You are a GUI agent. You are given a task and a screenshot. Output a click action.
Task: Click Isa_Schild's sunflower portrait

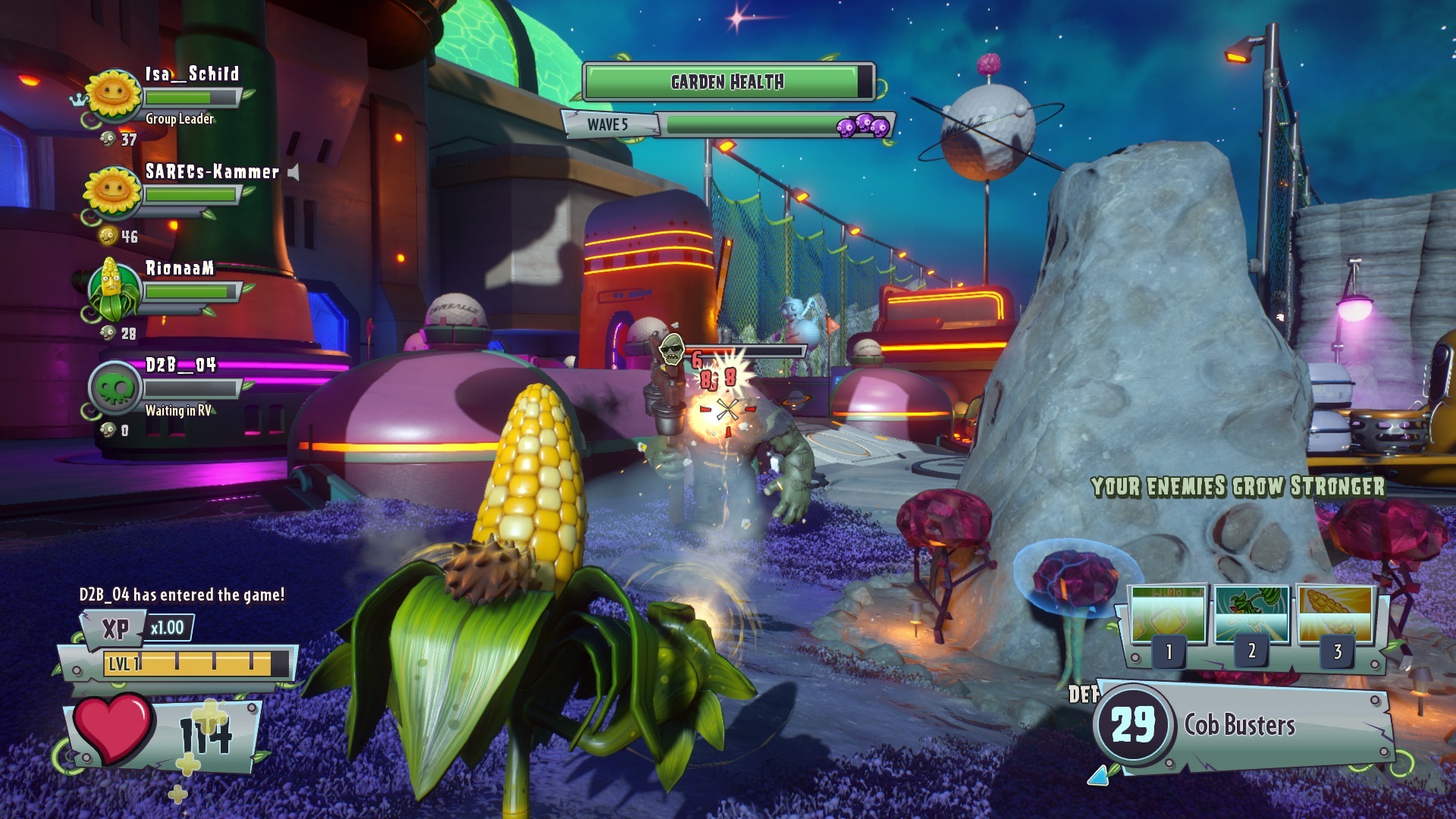coord(114,96)
